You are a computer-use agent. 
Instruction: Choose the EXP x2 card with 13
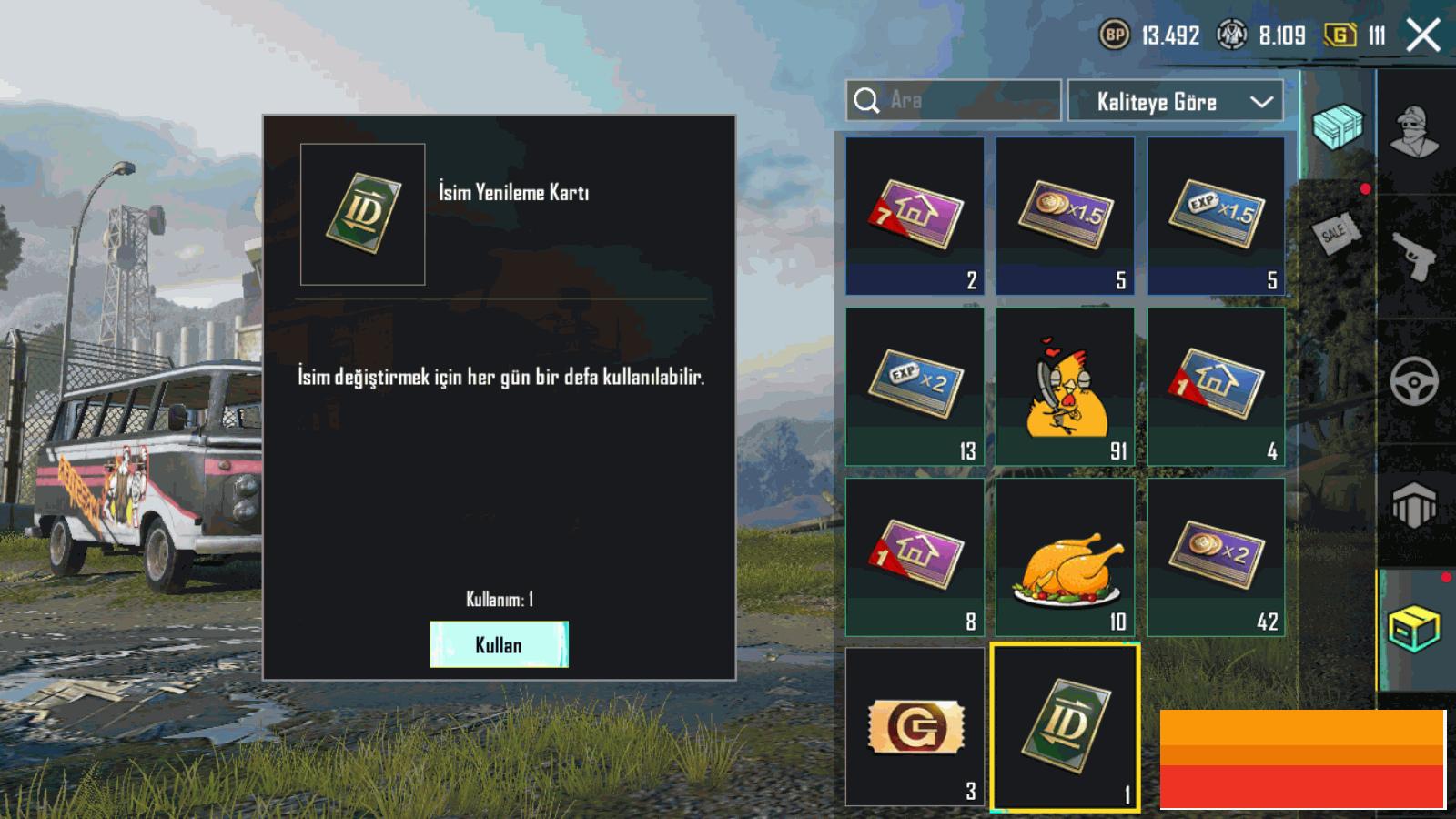[x=915, y=388]
